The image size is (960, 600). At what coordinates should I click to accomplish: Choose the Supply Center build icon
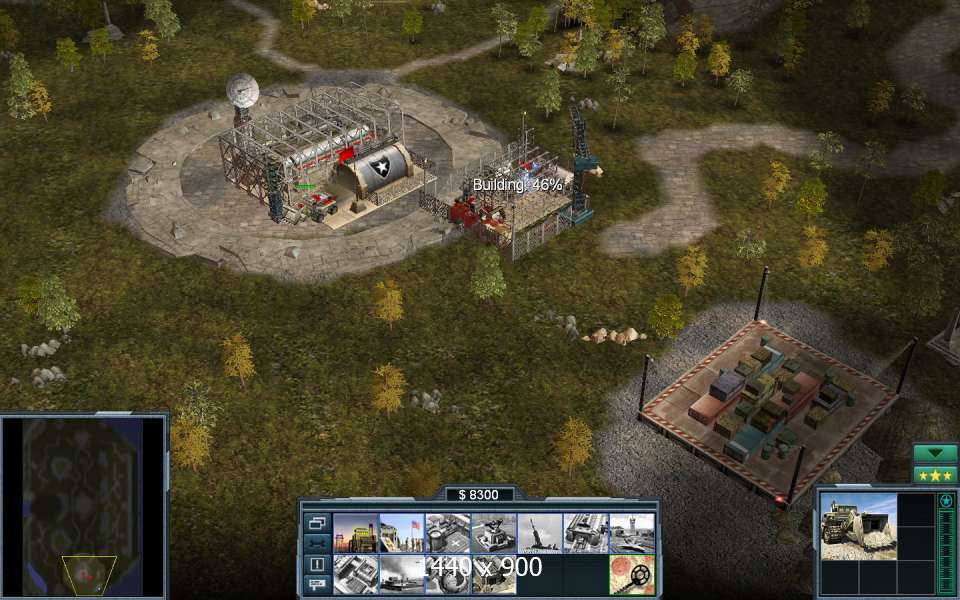click(x=447, y=533)
